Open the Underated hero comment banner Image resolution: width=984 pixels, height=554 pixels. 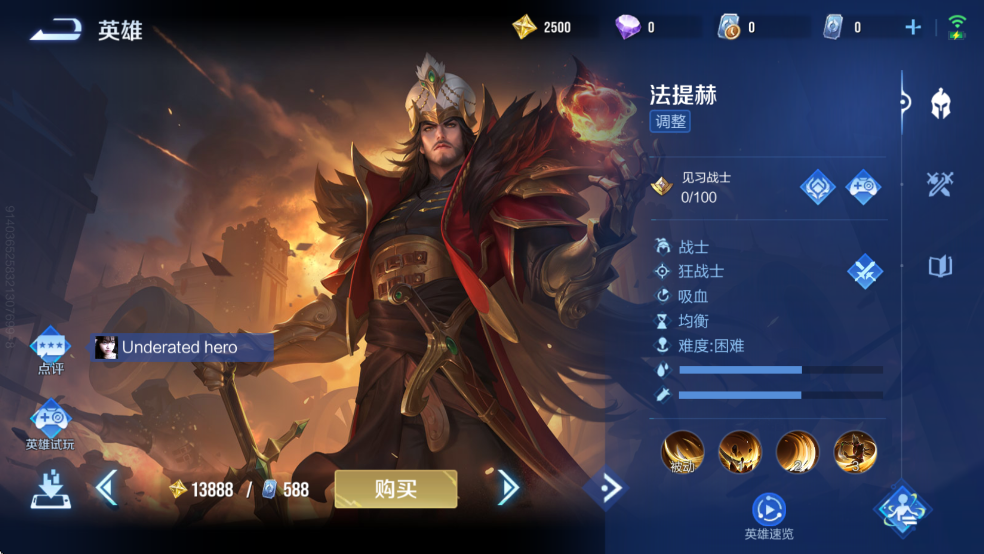[x=182, y=347]
